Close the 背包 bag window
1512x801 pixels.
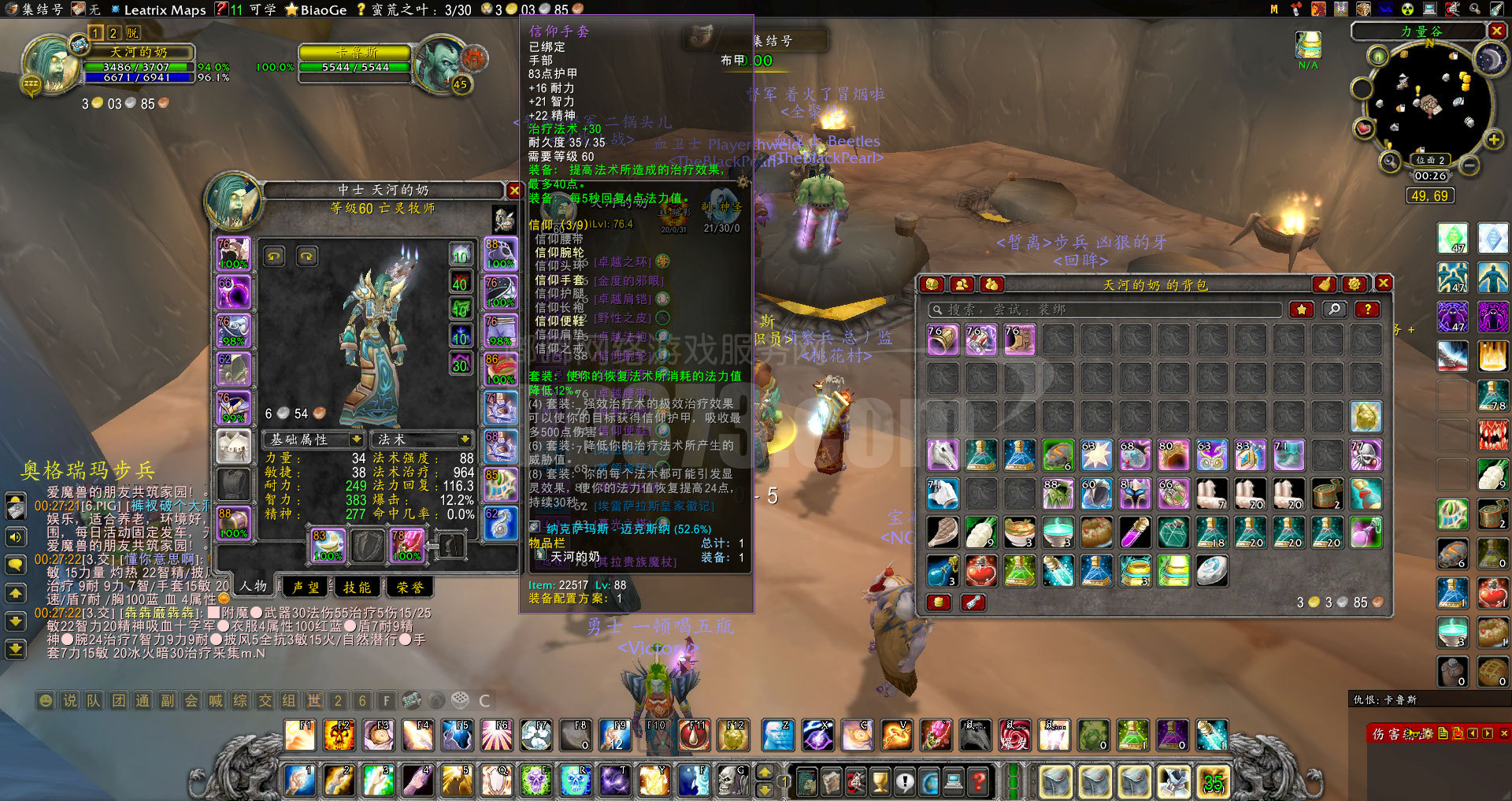[1383, 284]
